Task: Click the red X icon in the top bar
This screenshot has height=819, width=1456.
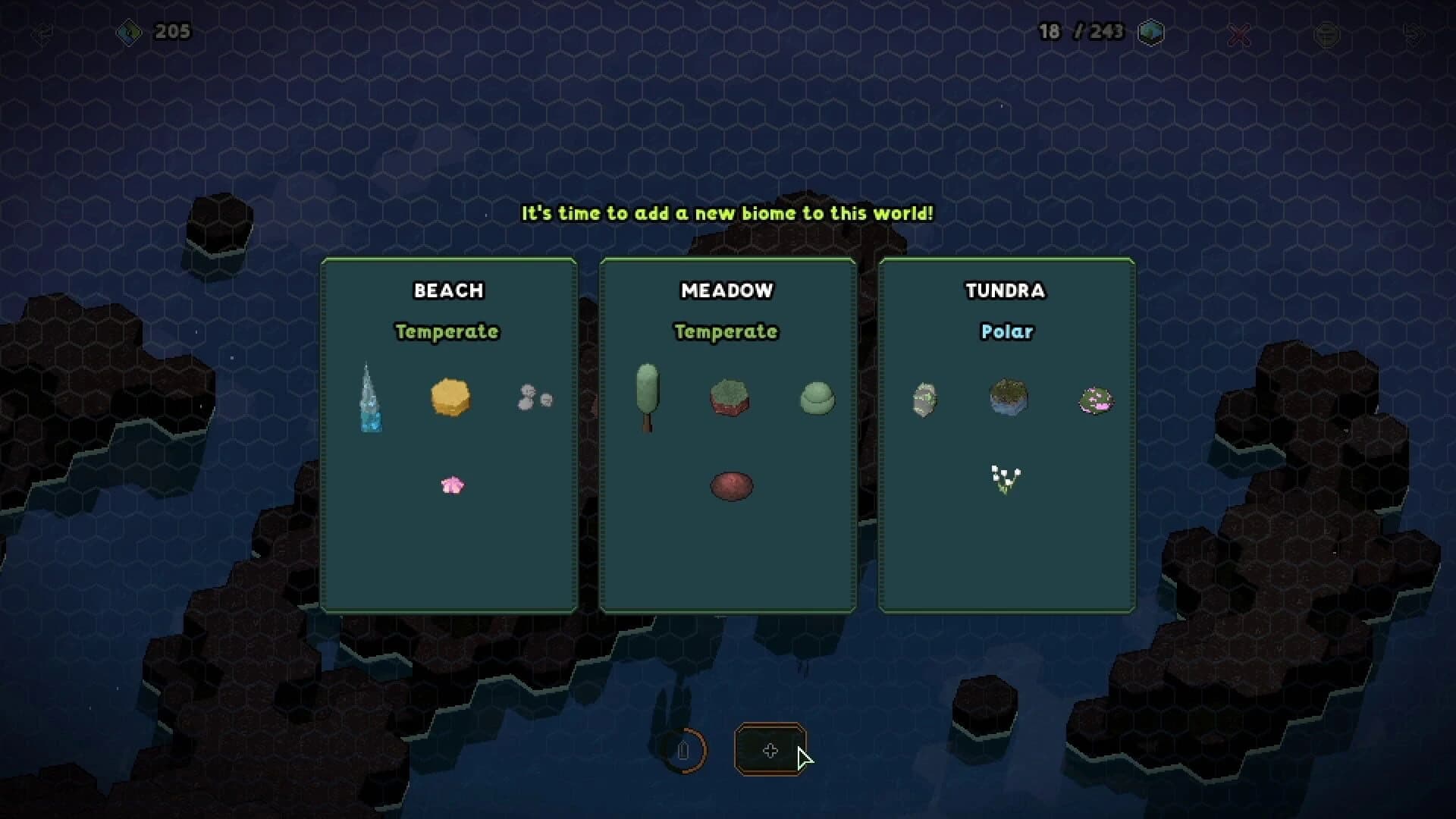Action: (1238, 33)
